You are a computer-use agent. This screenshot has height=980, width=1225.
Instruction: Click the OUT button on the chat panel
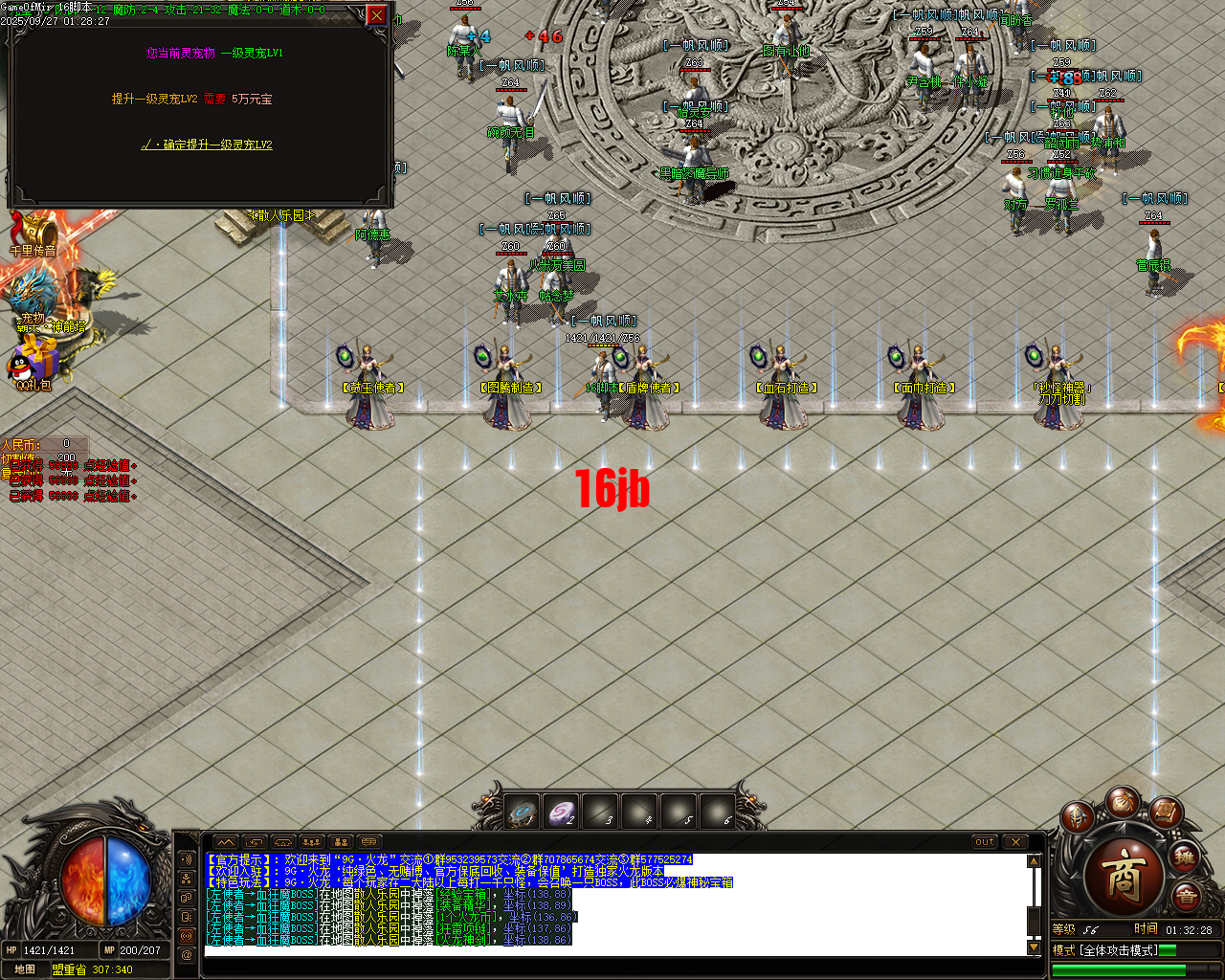(985, 842)
